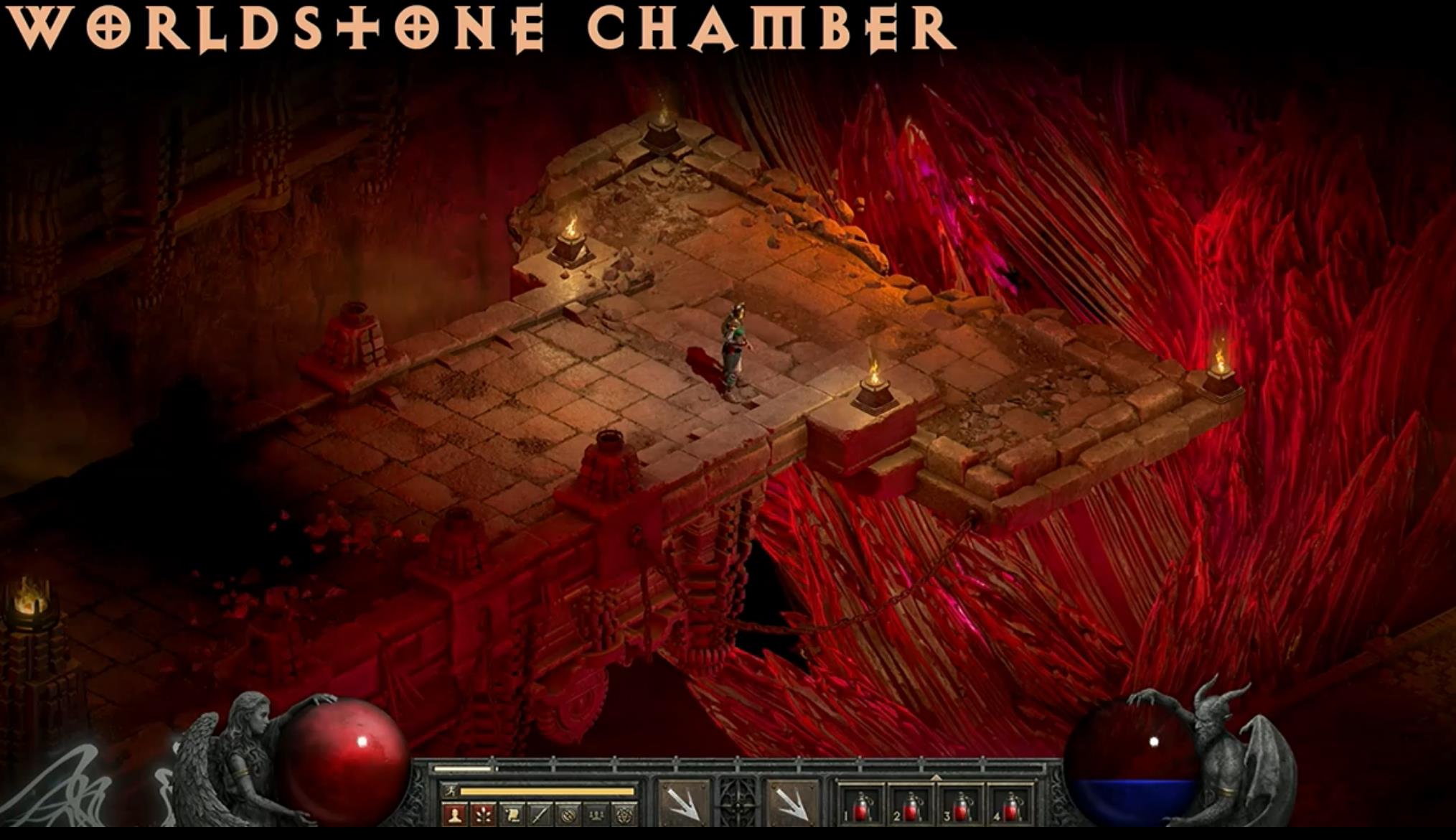Use the red potion in belt slot 3

pos(961,806)
